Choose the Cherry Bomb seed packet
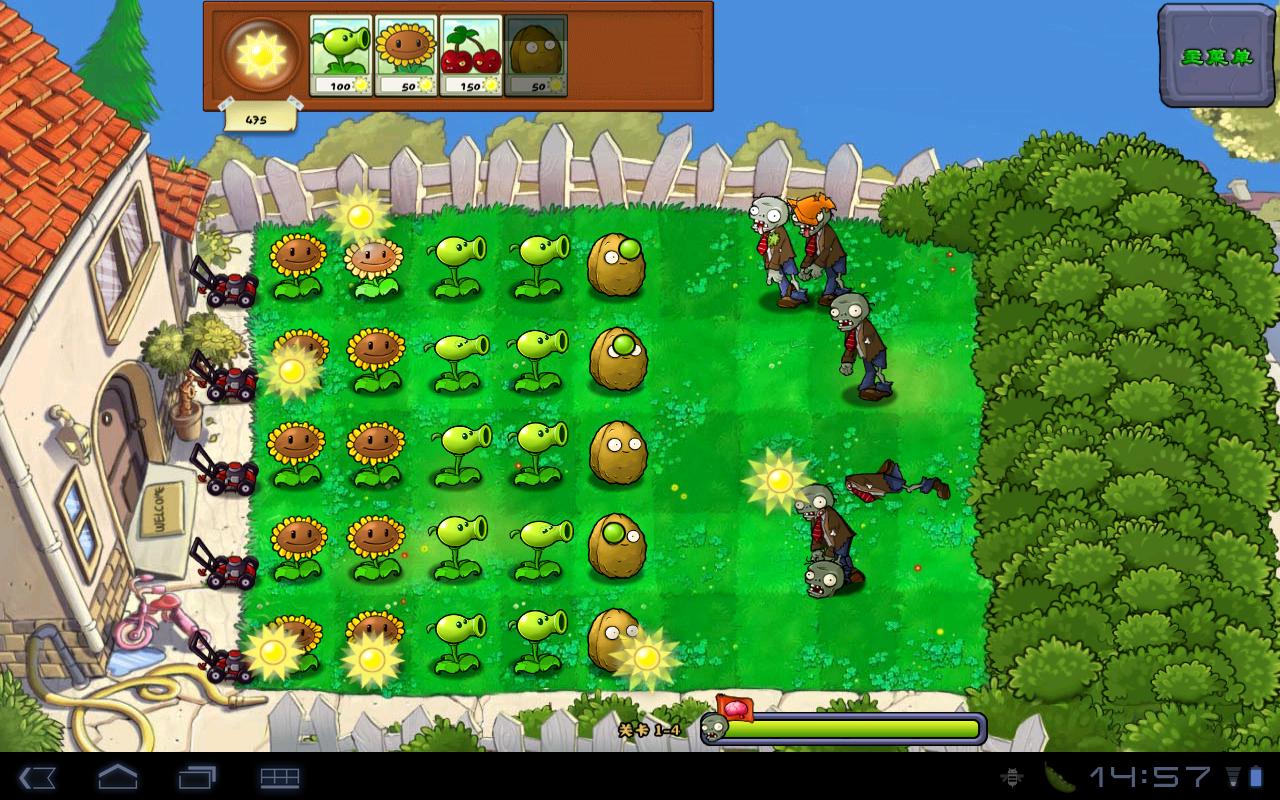This screenshot has height=800, width=1280. [470, 56]
